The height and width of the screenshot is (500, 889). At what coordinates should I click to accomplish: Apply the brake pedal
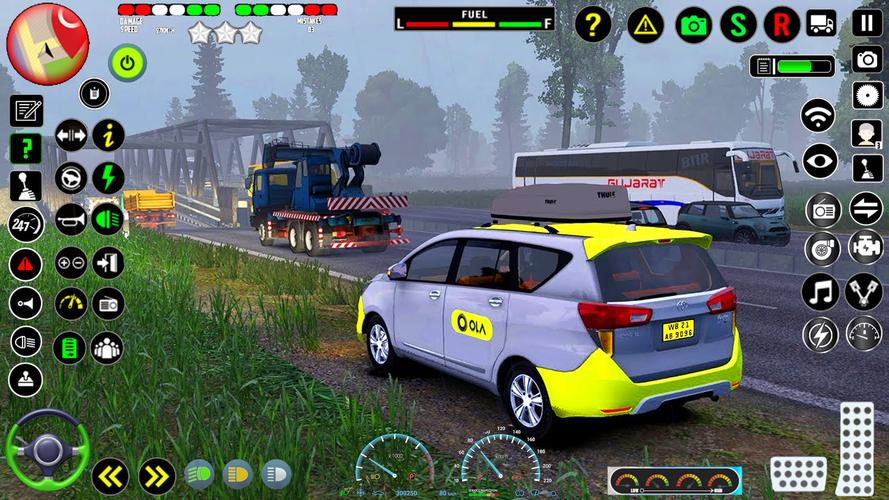point(798,473)
